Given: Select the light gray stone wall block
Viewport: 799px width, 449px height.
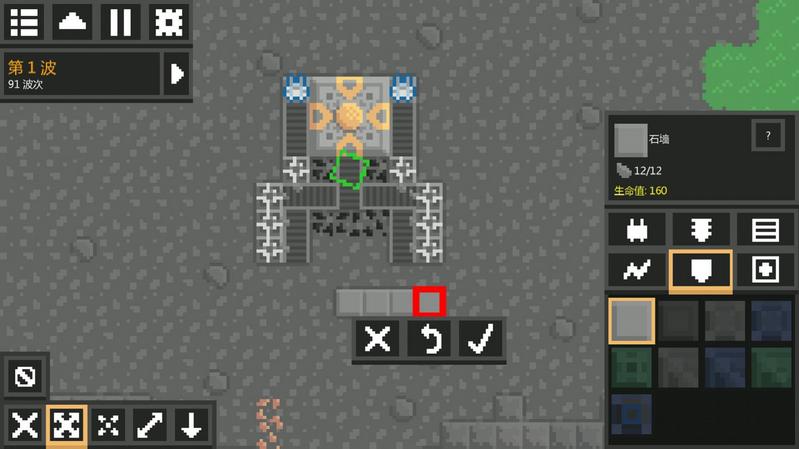Looking at the screenshot, I should (631, 320).
